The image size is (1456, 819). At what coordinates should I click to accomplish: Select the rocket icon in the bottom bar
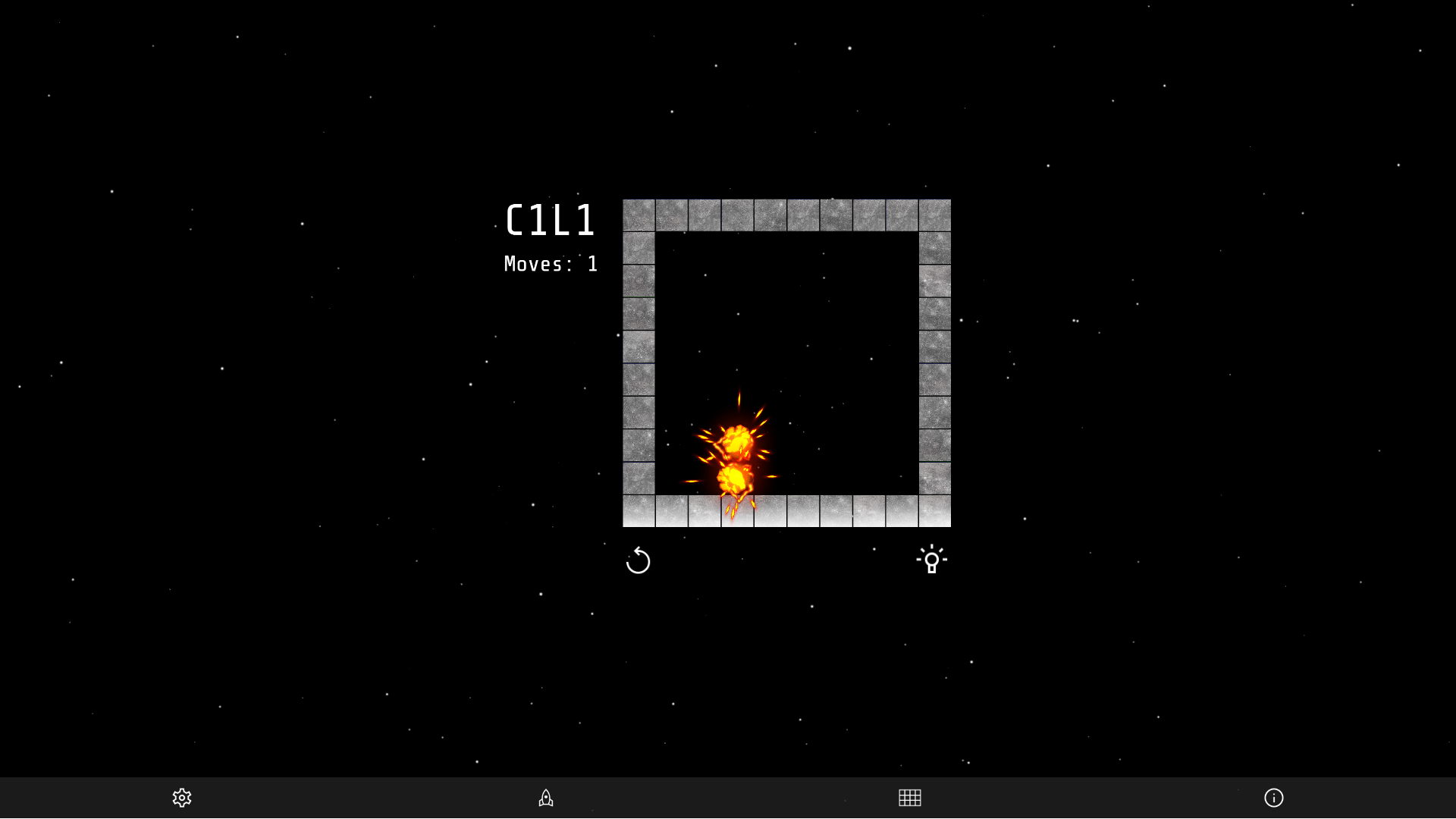(x=545, y=798)
